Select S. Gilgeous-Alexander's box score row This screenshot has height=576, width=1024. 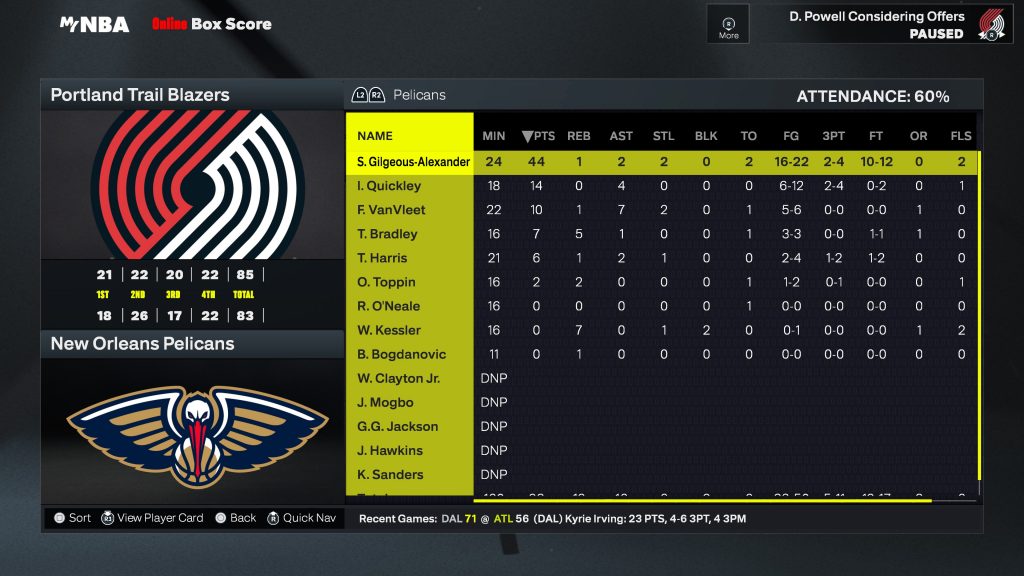[412, 162]
